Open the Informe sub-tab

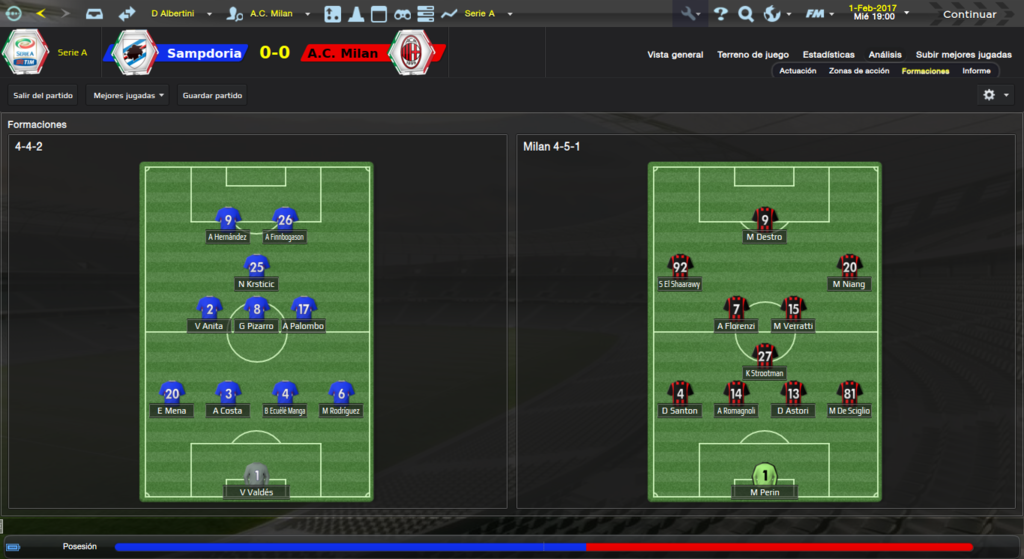click(976, 71)
